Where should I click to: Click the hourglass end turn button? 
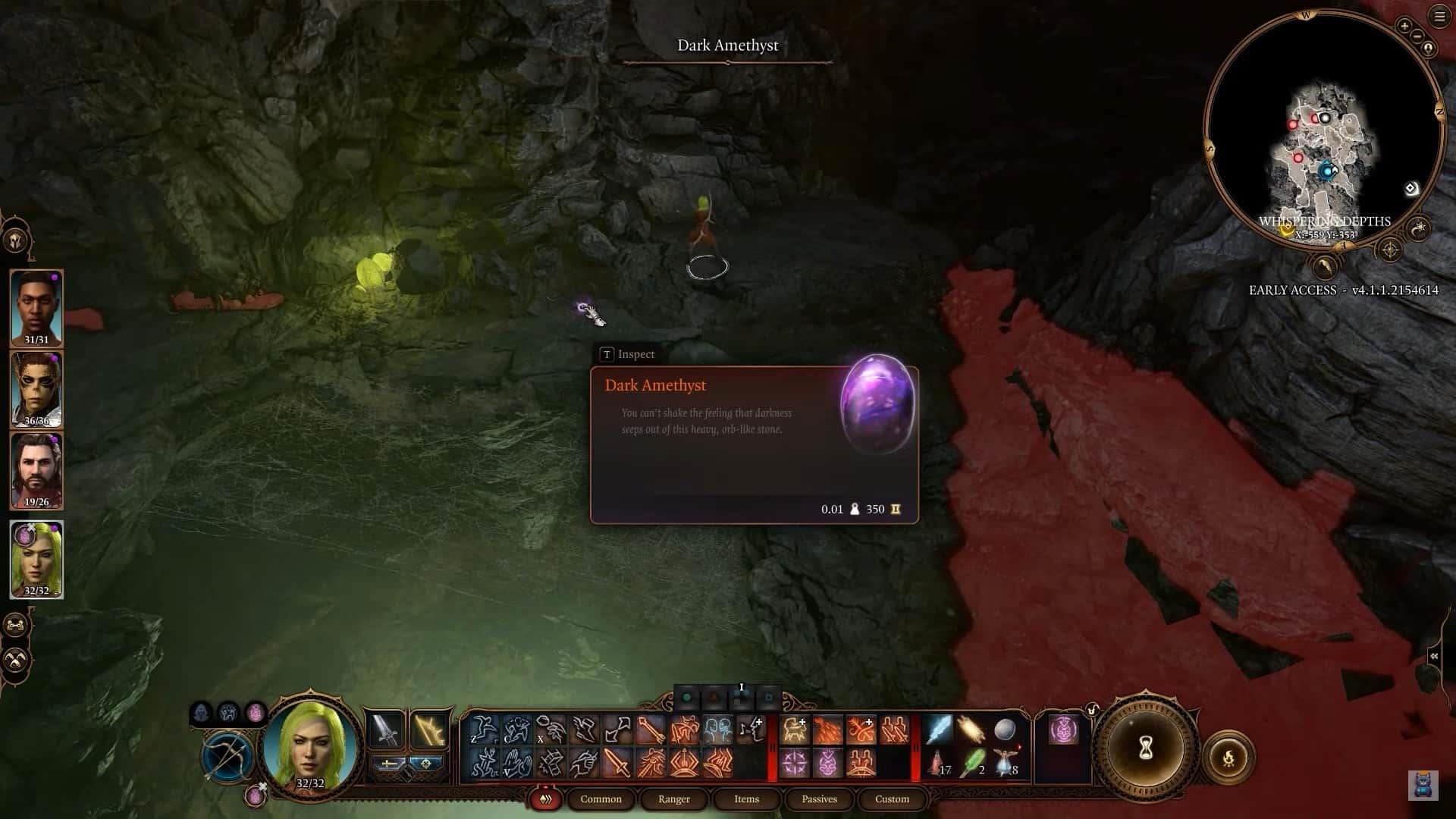(1146, 749)
